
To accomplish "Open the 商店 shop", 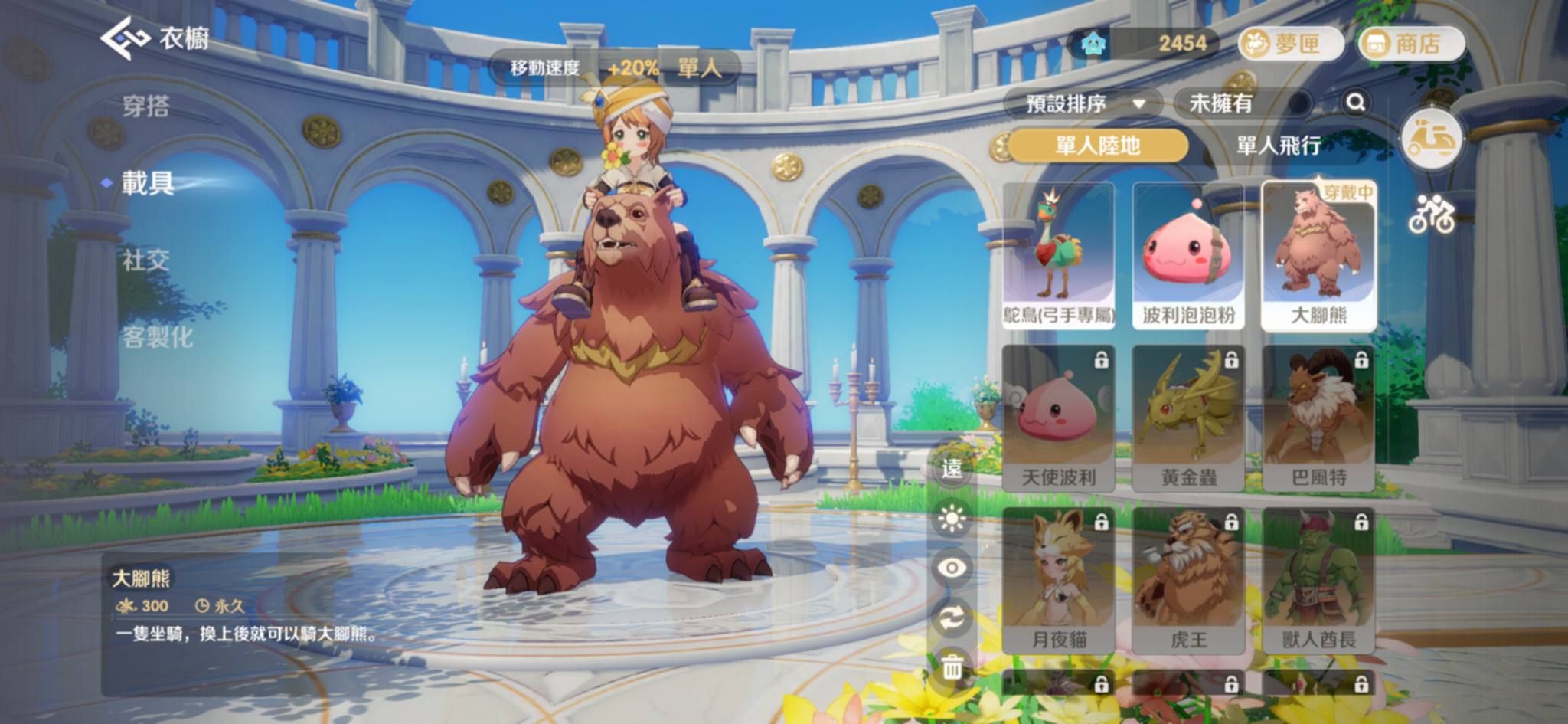I will coord(1411,44).
